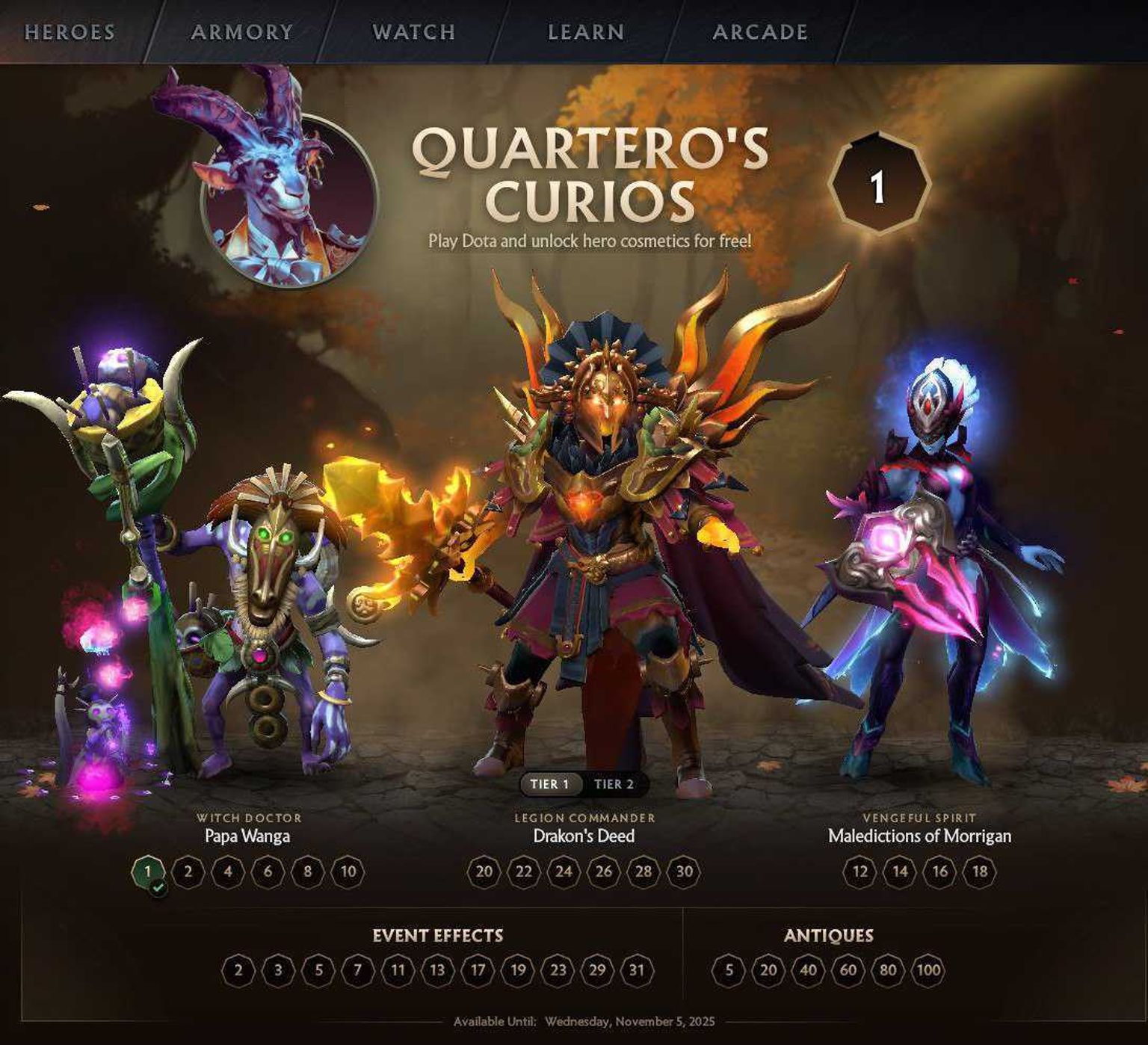Viewport: 1148px width, 1045px height.
Task: Select Legion Commander milestone 20 hexagon
Action: pos(484,872)
